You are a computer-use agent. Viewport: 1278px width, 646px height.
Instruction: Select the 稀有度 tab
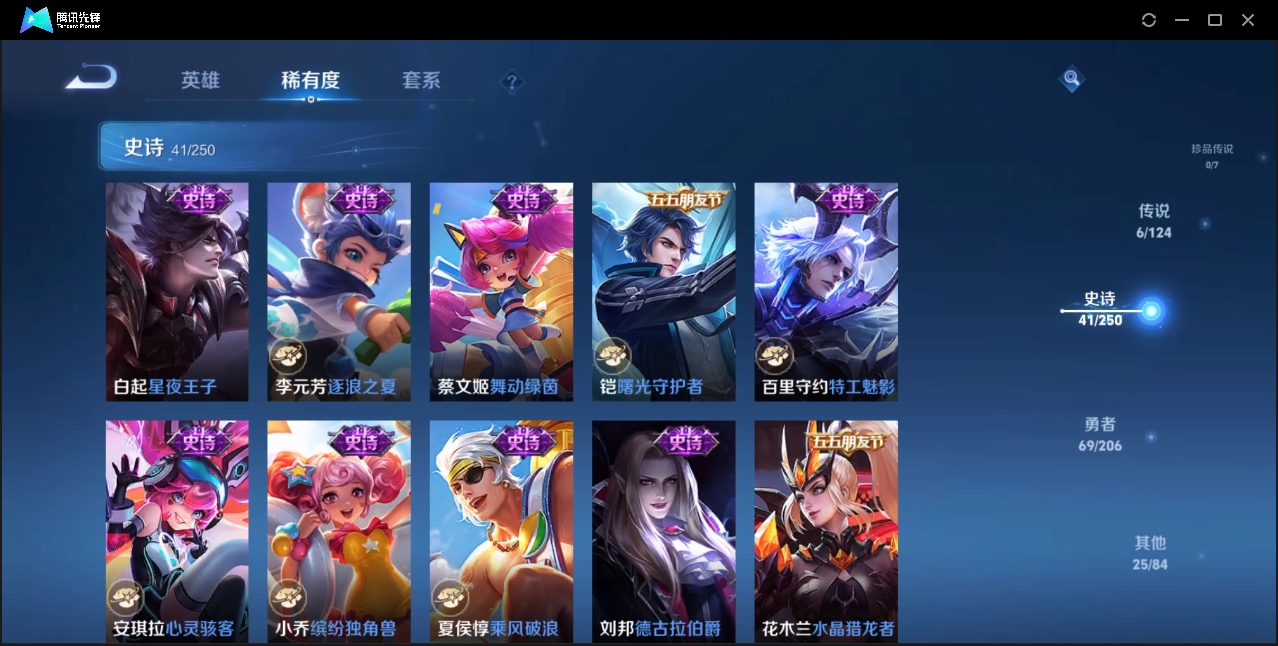tap(310, 81)
